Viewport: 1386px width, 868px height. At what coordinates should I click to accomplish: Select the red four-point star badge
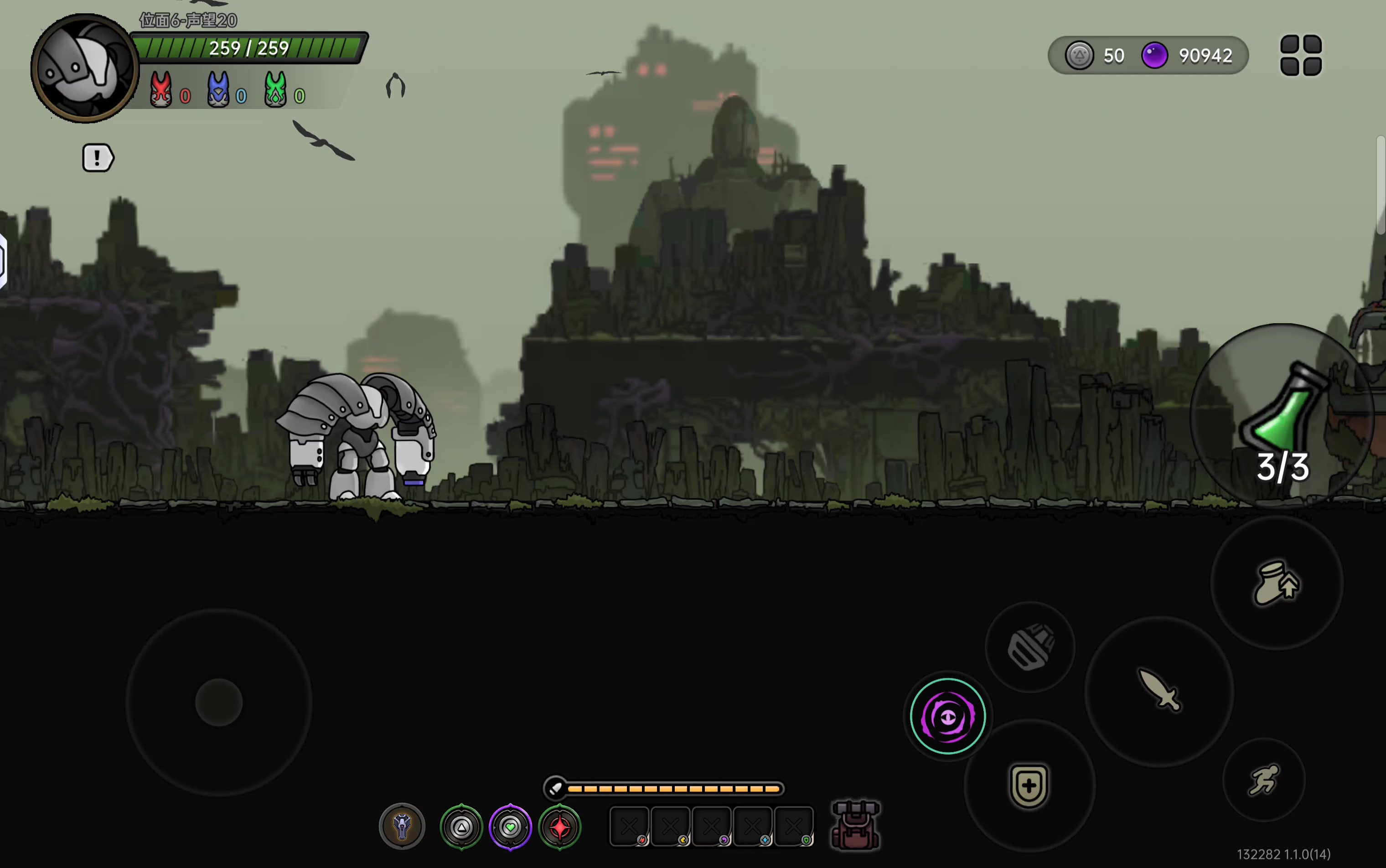click(x=560, y=827)
